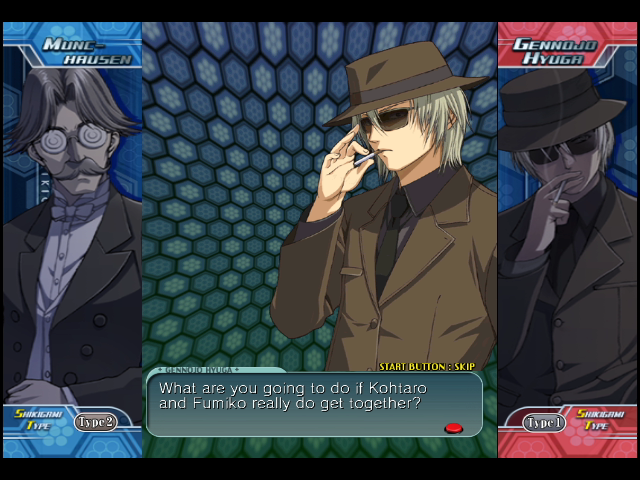Advance the Gennojo Hyuga dialogue box
This screenshot has width=640, height=480.
(x=453, y=428)
